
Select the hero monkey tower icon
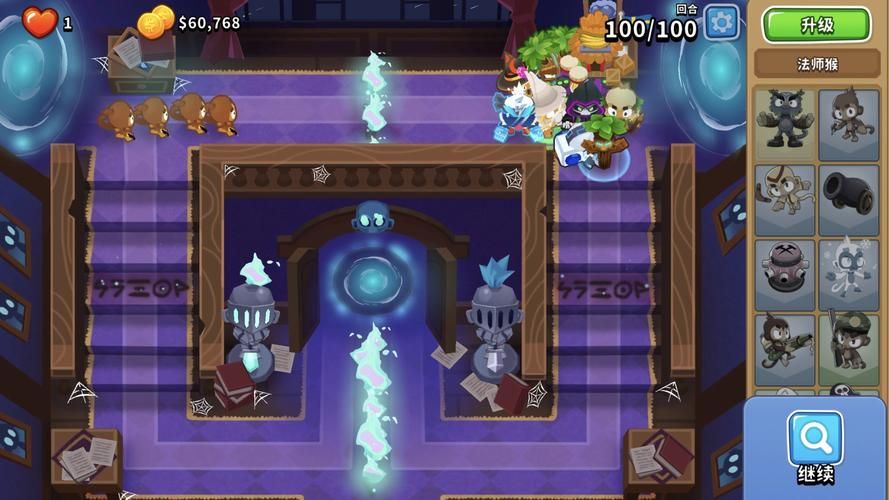(784, 125)
